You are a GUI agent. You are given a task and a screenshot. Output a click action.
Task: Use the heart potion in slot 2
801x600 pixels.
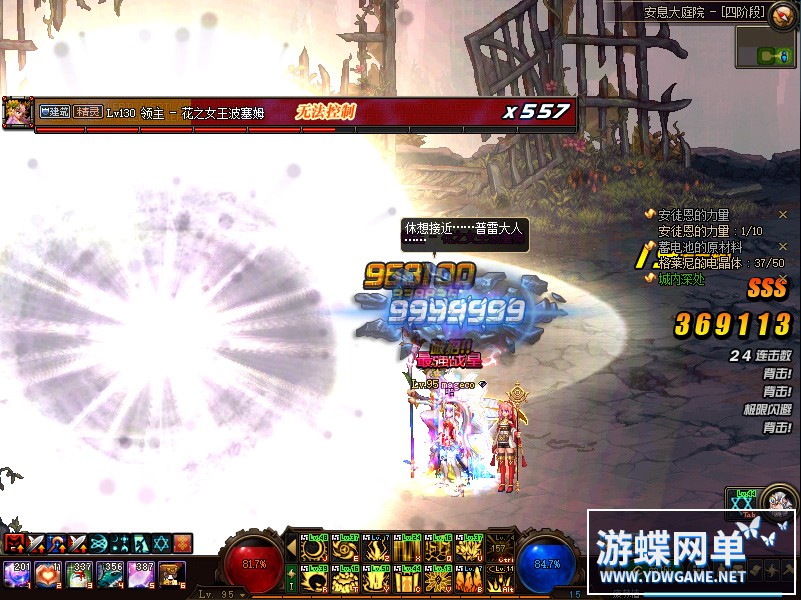[x=46, y=574]
